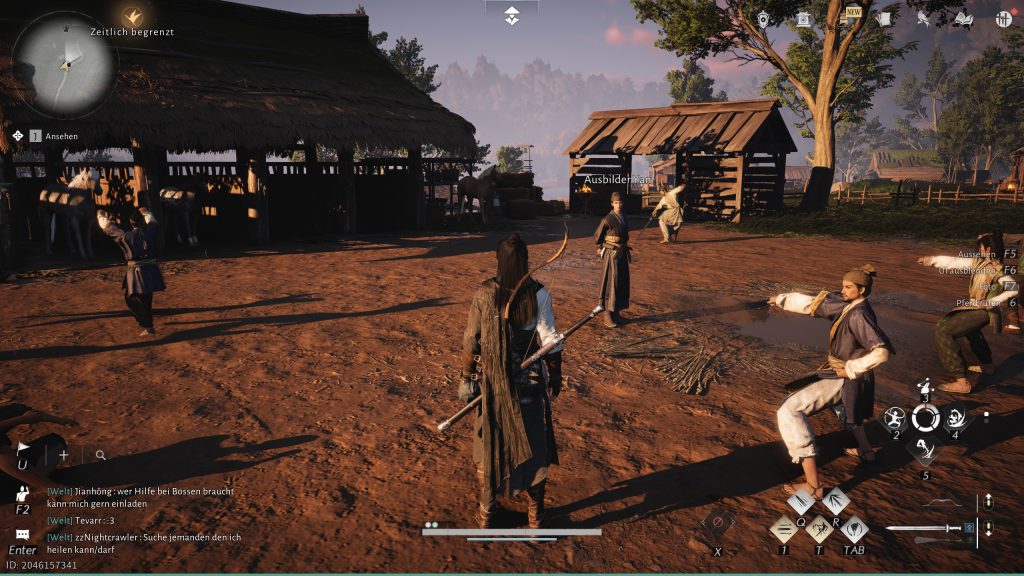Click the plus button above chat
This screenshot has width=1024, height=576.
[x=64, y=455]
